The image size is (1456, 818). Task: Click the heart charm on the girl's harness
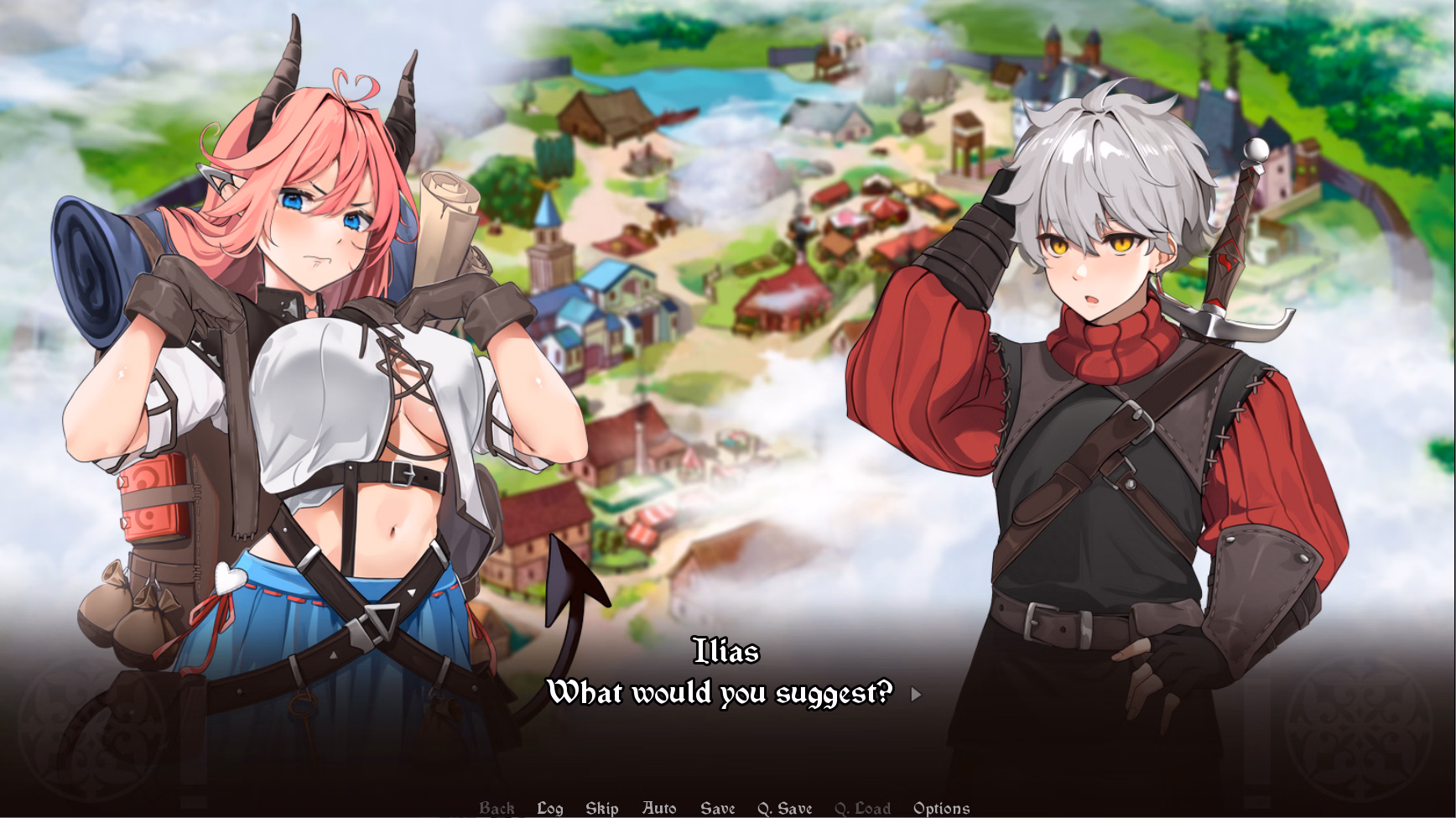point(232,577)
